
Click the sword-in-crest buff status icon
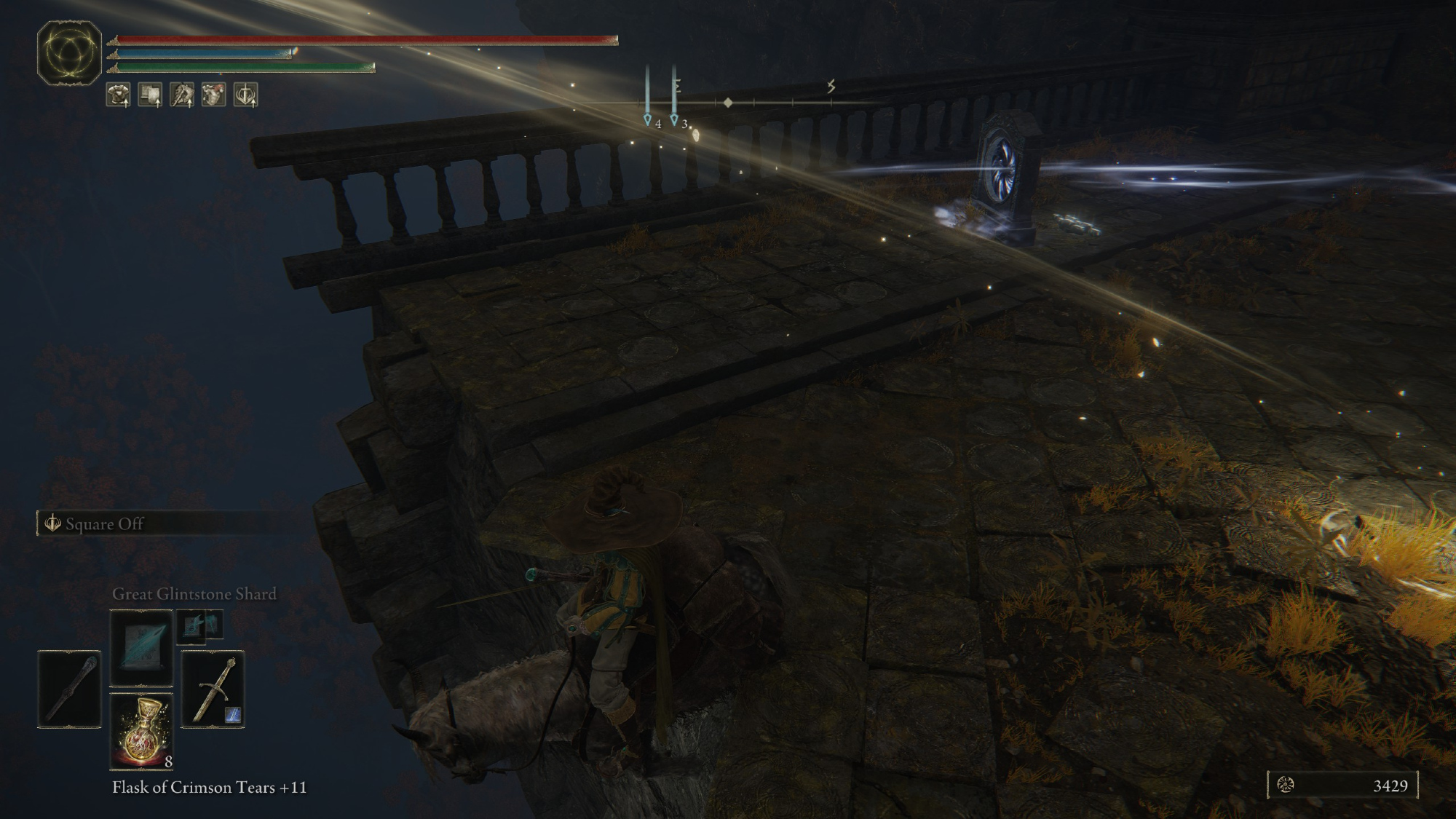point(246,95)
